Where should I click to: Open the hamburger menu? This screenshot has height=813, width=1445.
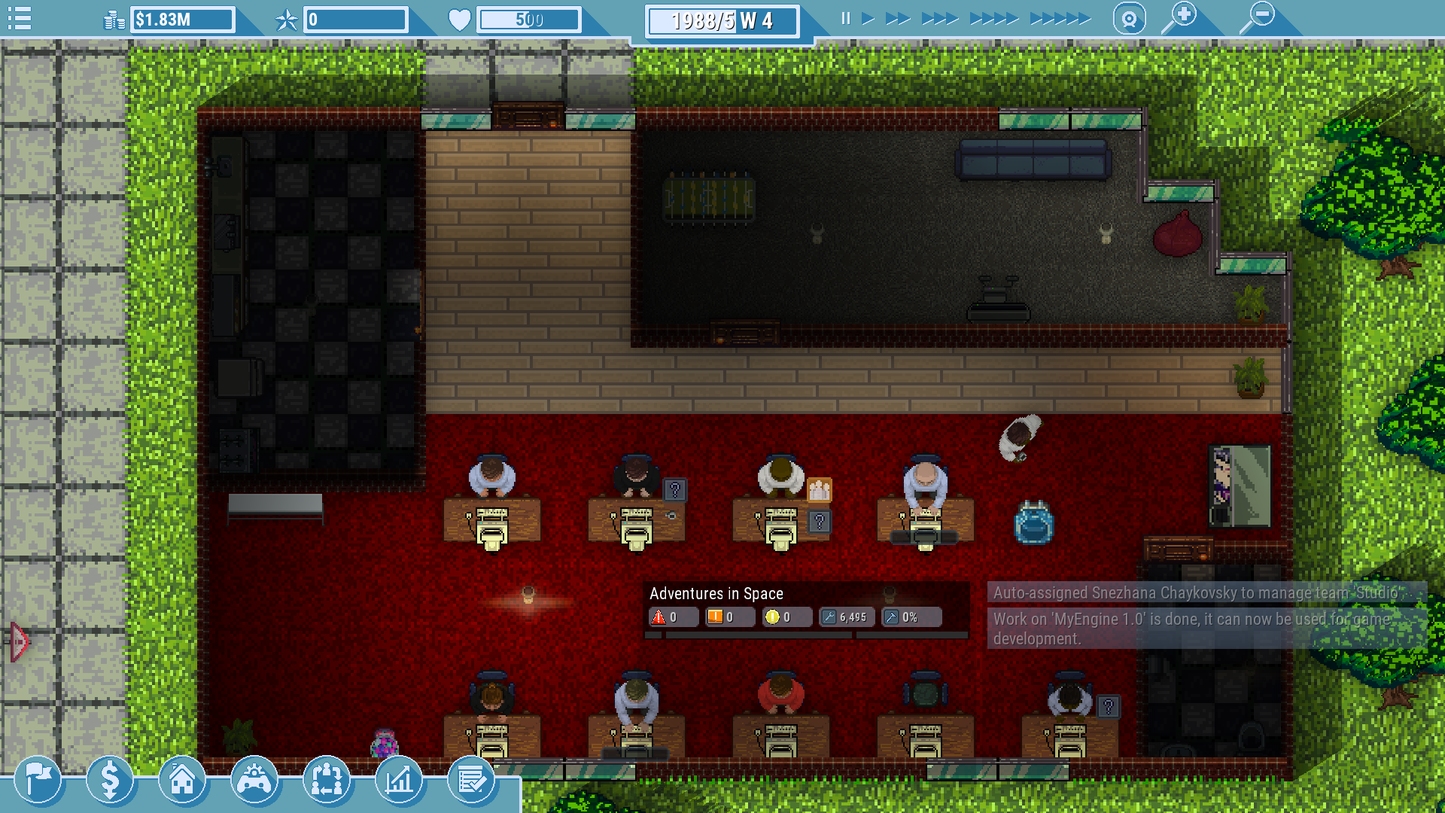pyautogui.click(x=19, y=17)
